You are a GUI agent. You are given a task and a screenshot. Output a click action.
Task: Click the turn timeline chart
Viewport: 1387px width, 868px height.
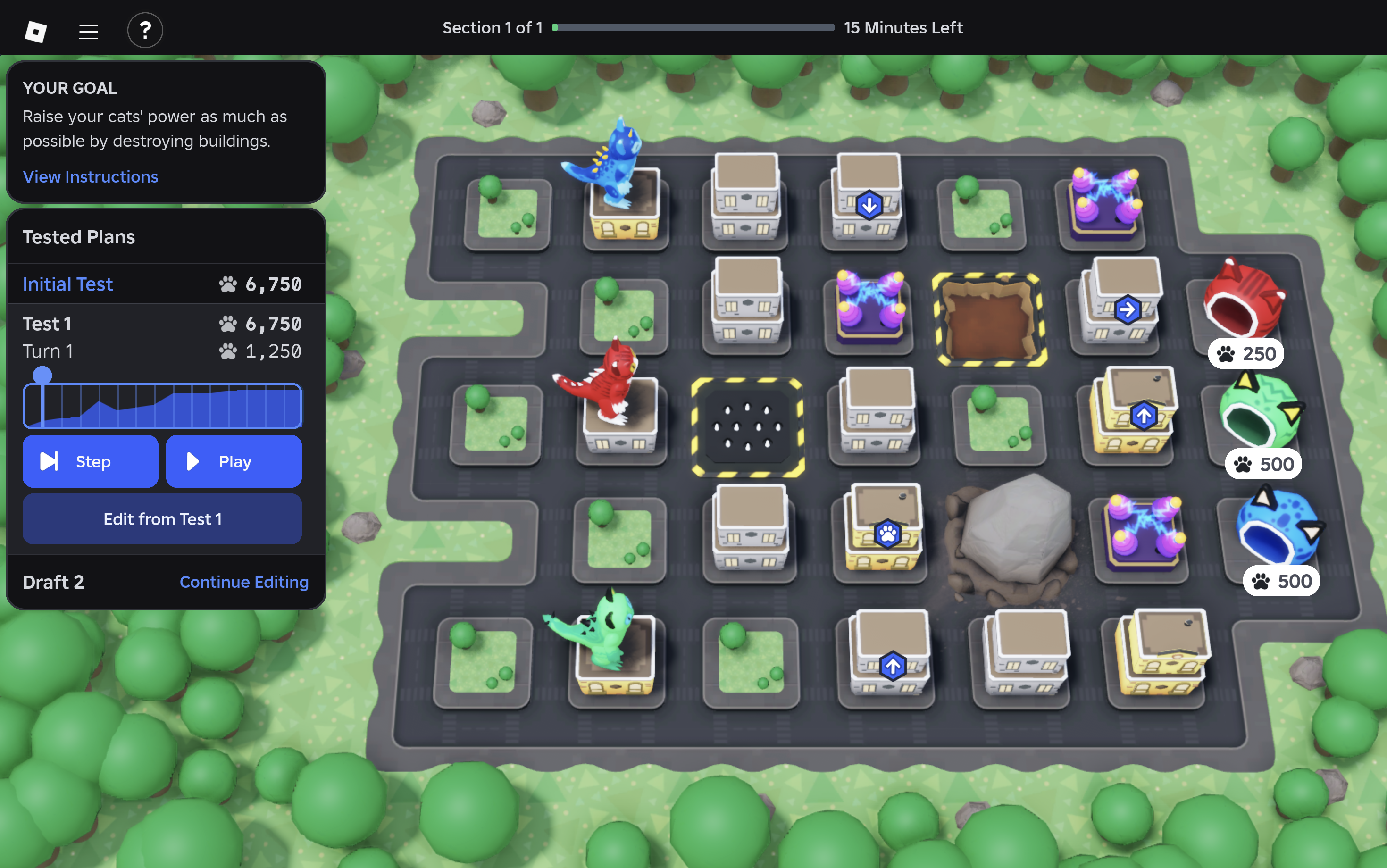[172, 407]
